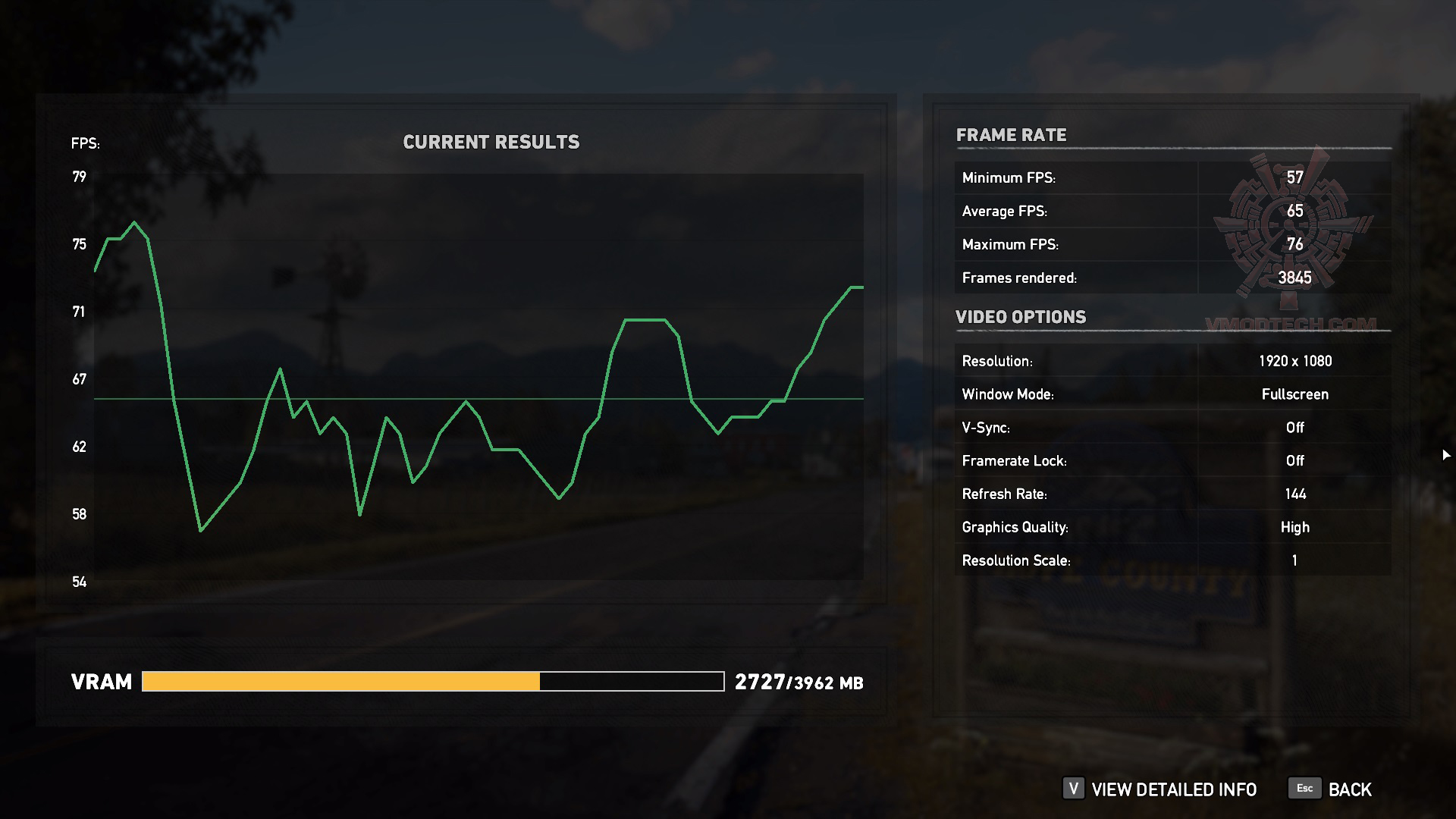Click the yellow VRAM usage bar

click(341, 682)
